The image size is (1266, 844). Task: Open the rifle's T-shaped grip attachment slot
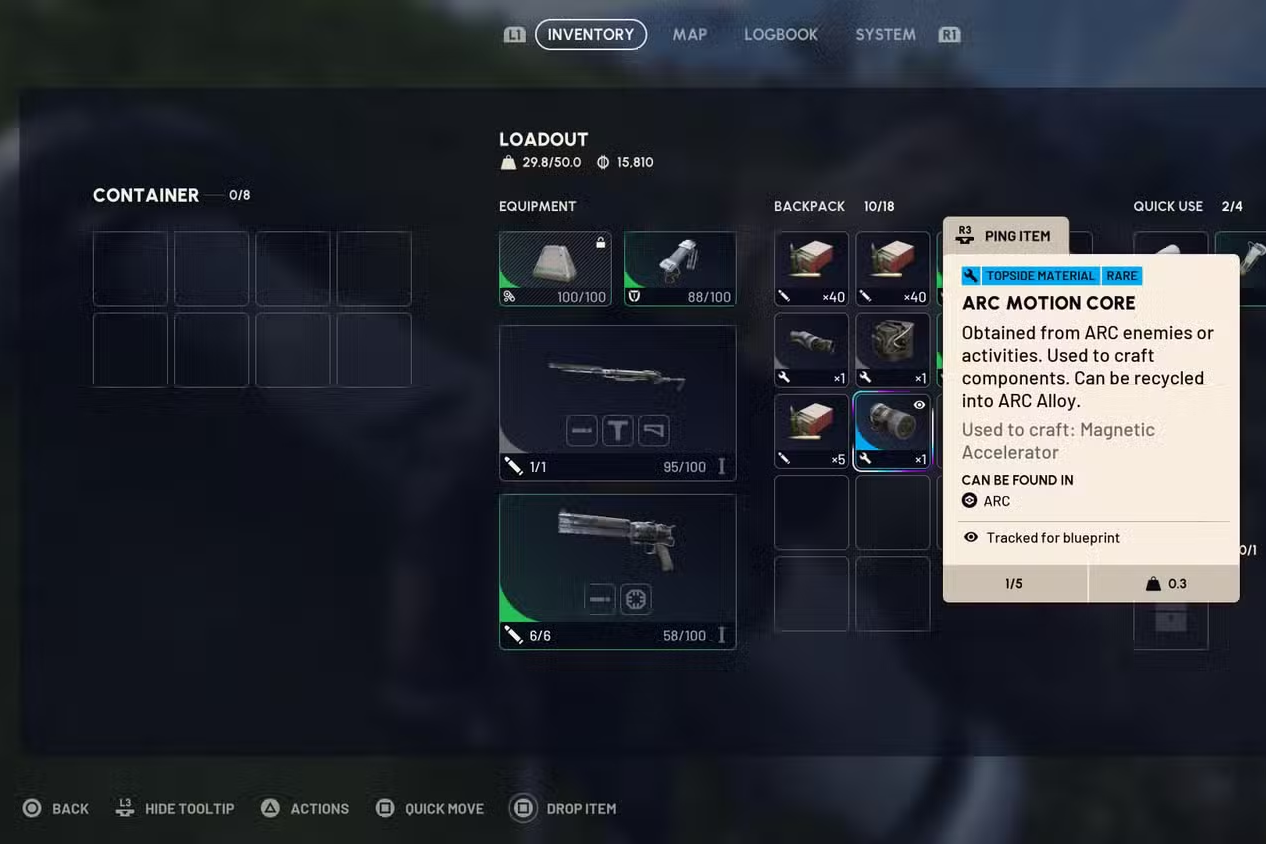tap(618, 431)
